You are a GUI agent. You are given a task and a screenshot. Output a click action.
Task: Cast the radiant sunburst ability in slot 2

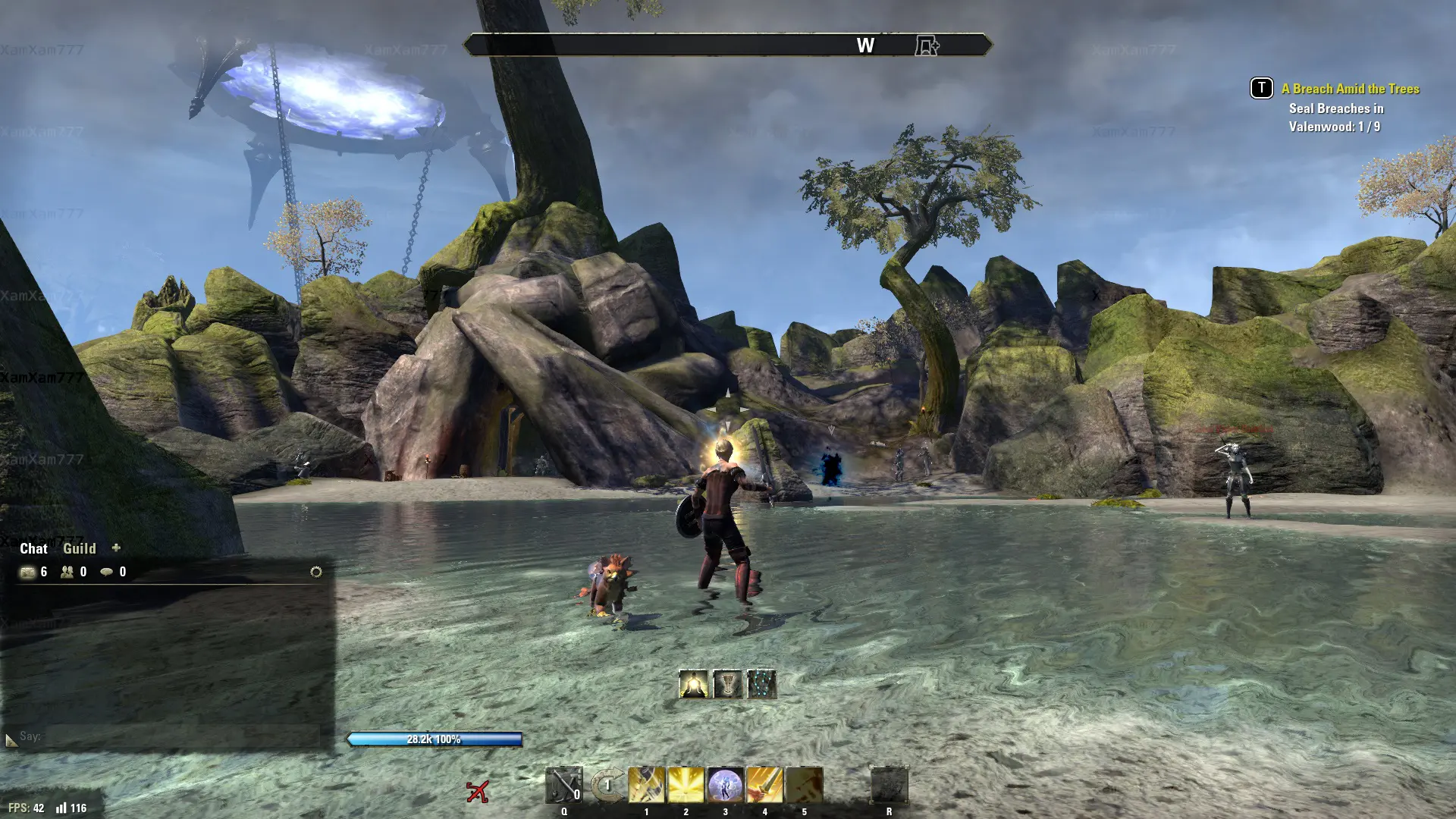[x=686, y=785]
